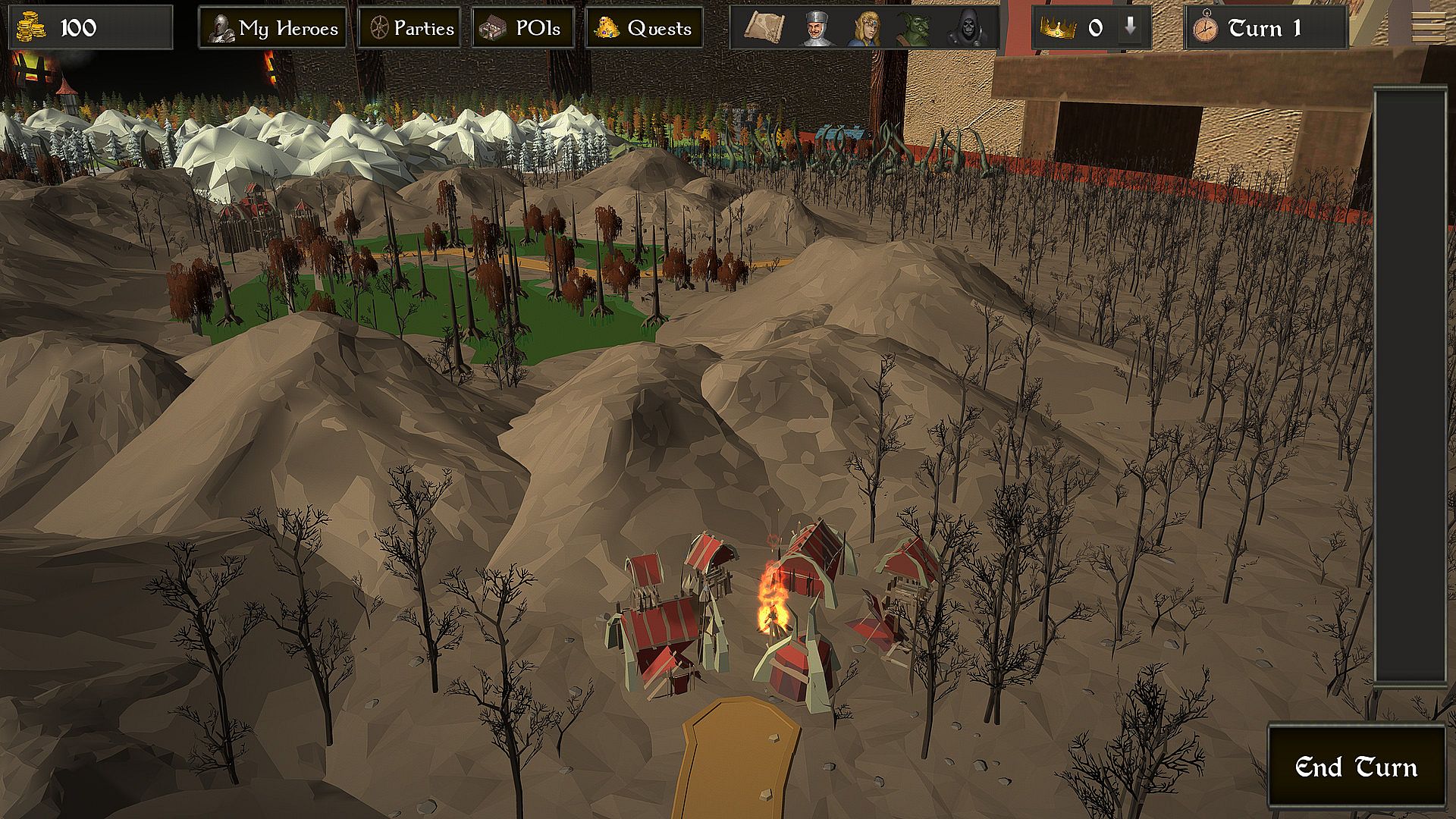Select the green goblin portrait
This screenshot has width=1456, height=819.
click(914, 28)
